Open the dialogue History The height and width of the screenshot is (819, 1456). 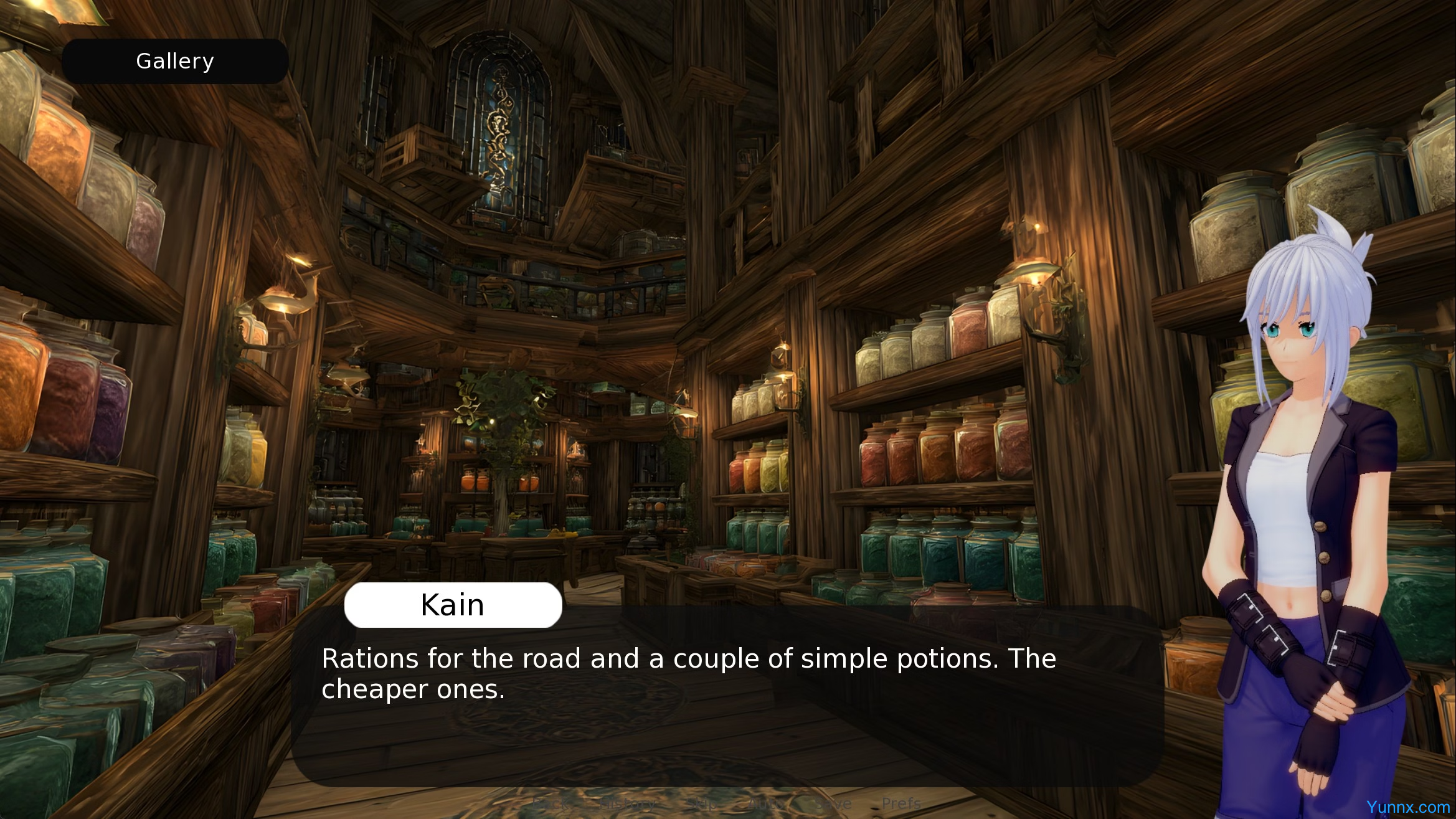point(628,803)
